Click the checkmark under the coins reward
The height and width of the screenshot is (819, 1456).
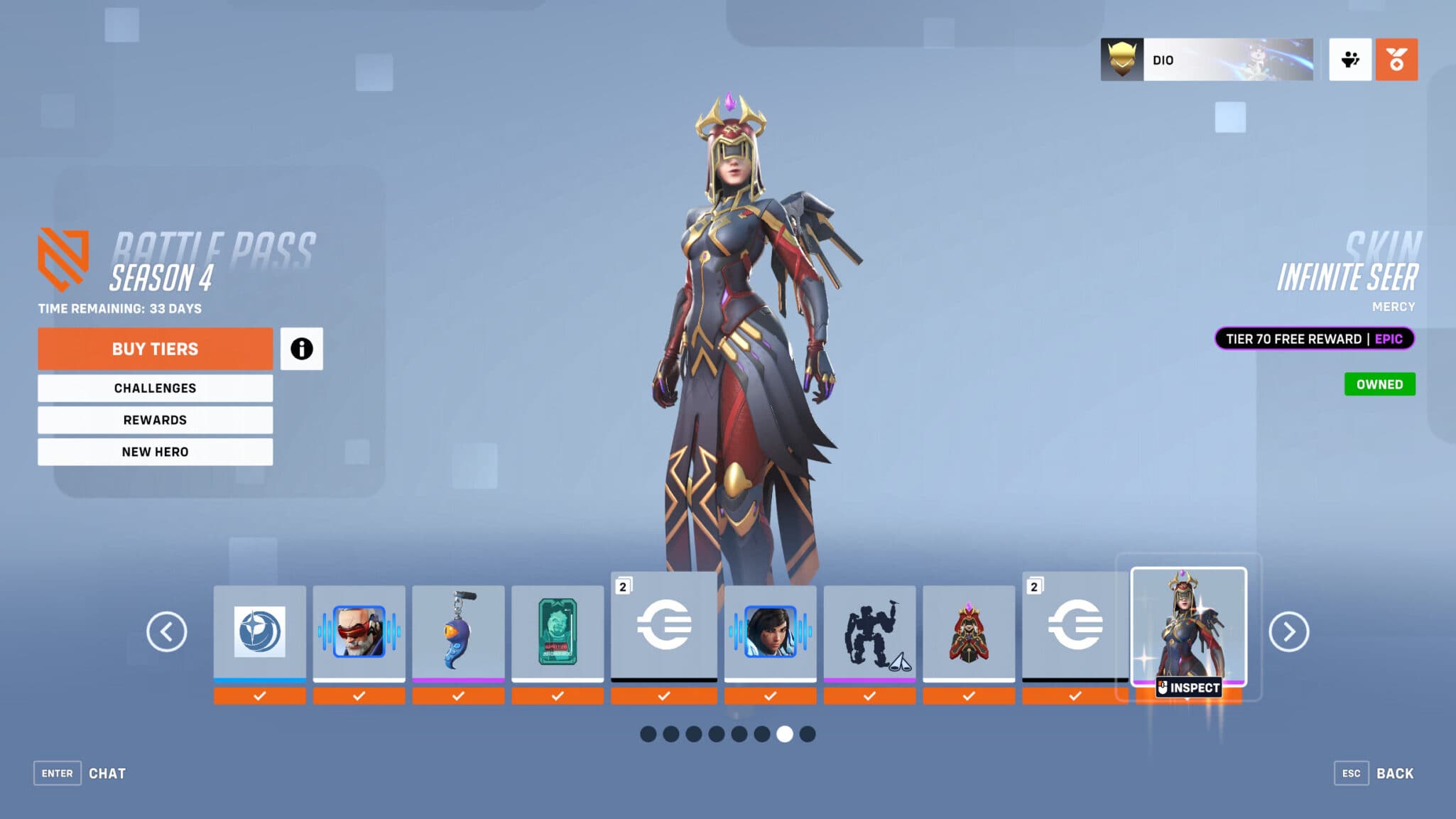[x=664, y=696]
